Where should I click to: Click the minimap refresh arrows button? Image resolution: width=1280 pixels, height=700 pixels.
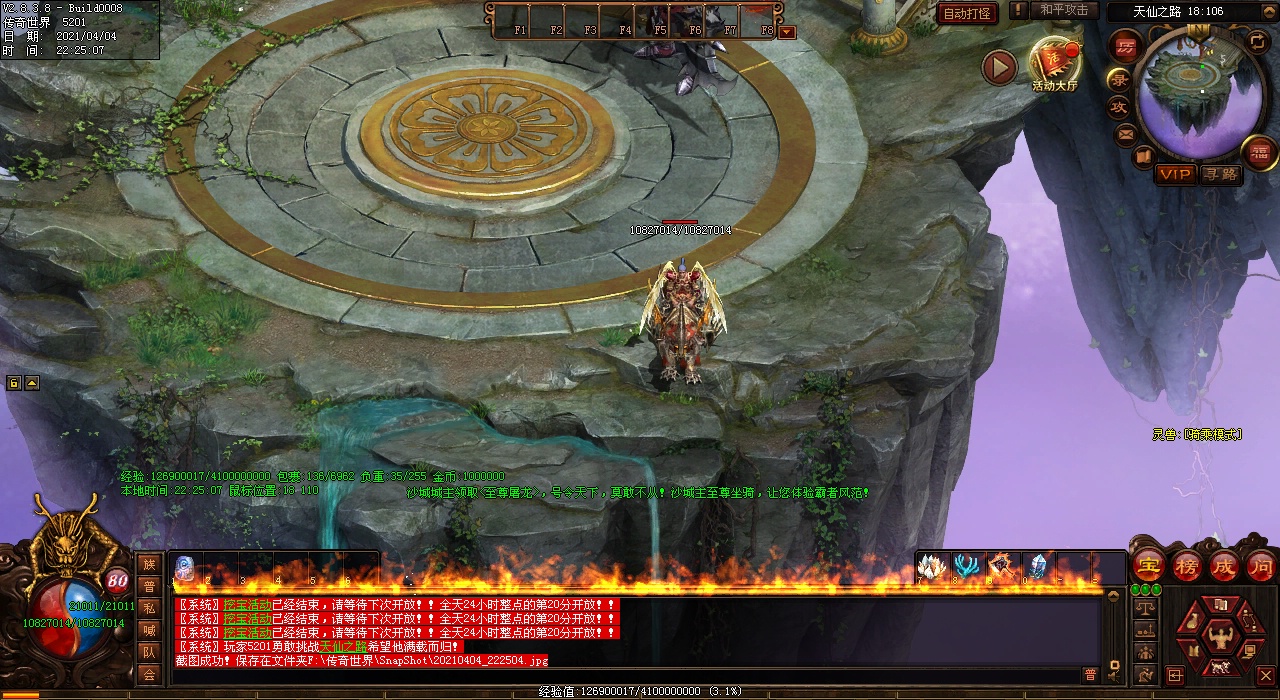click(x=1257, y=41)
